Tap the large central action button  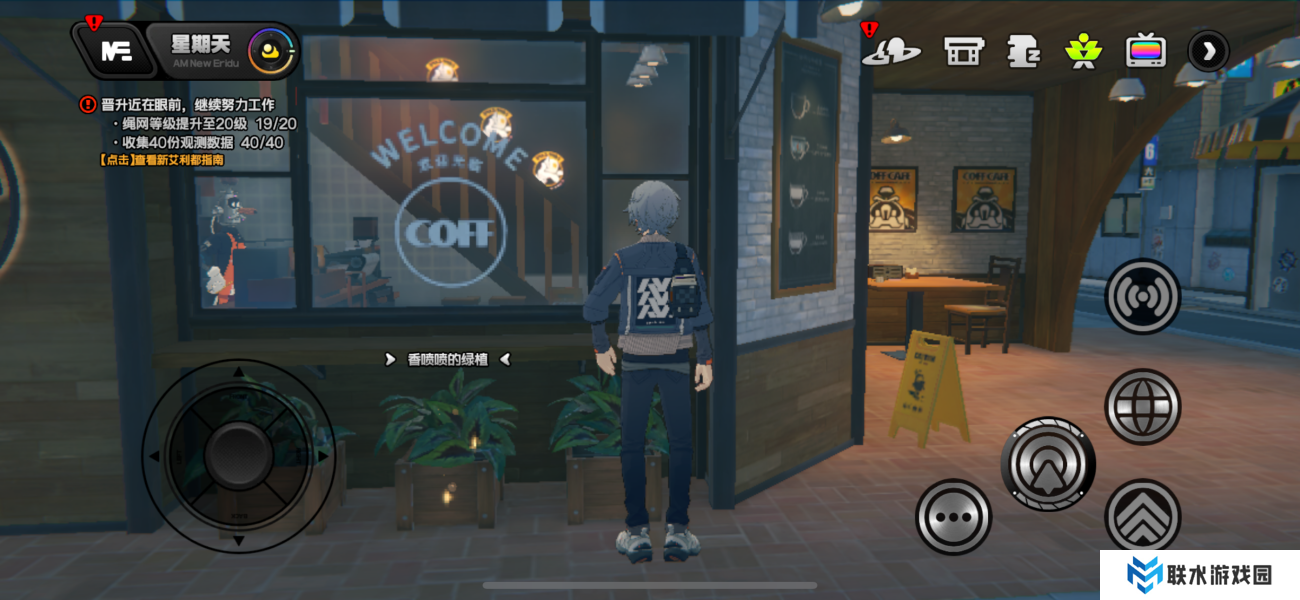coord(1047,464)
